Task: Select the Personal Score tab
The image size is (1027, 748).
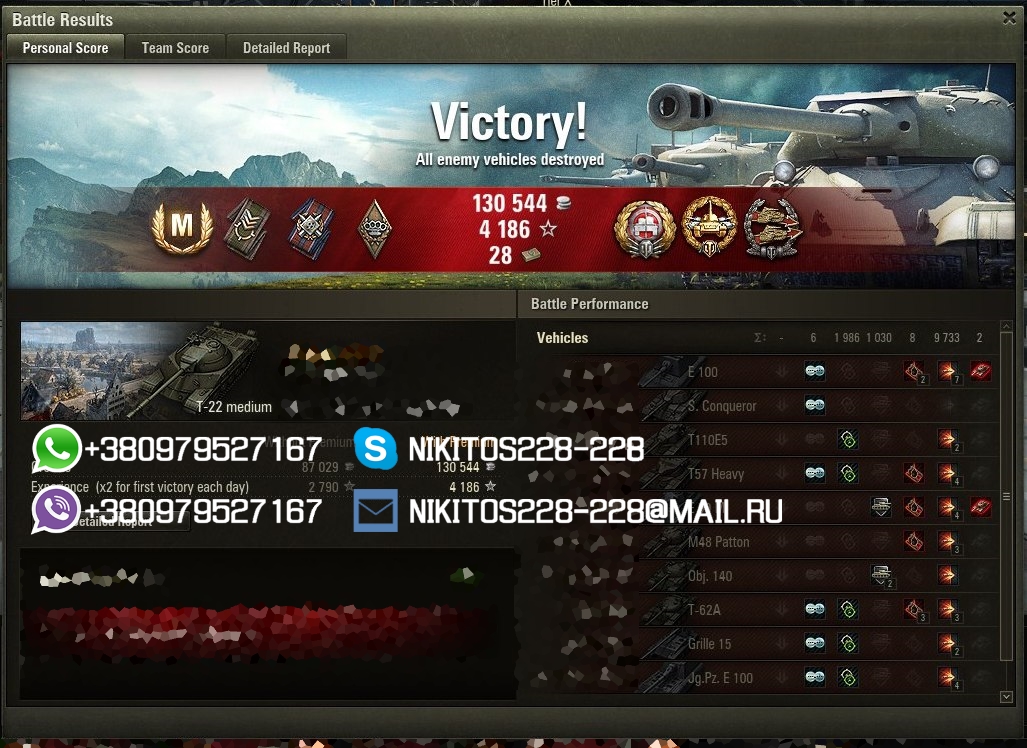Action: [65, 47]
